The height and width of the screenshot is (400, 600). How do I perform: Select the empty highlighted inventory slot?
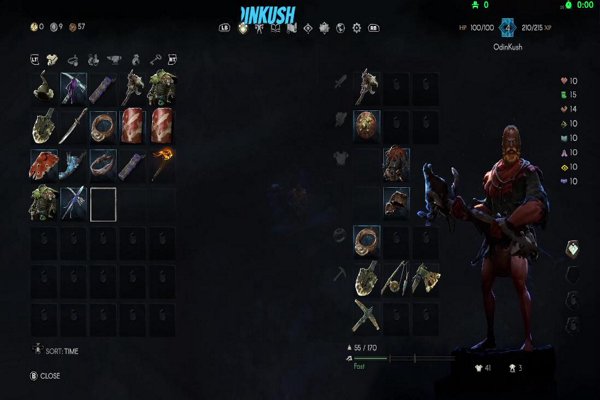[104, 203]
